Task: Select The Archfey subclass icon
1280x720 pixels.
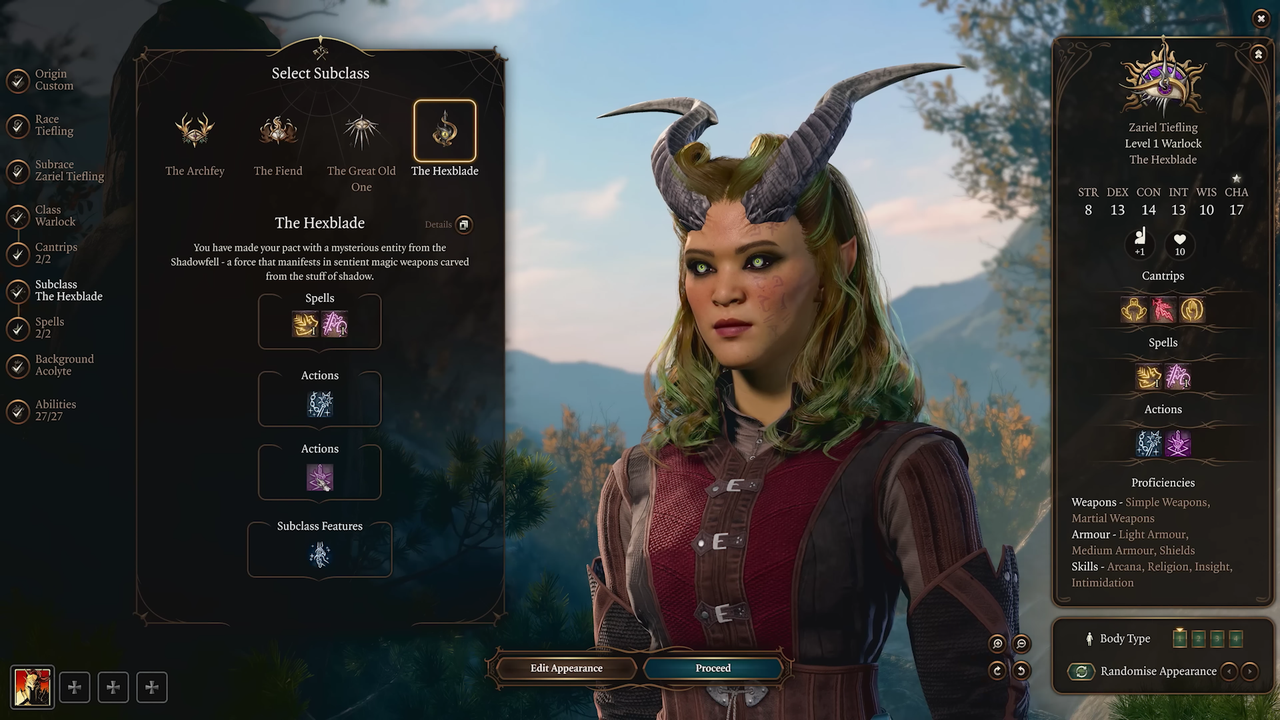Action: (195, 130)
